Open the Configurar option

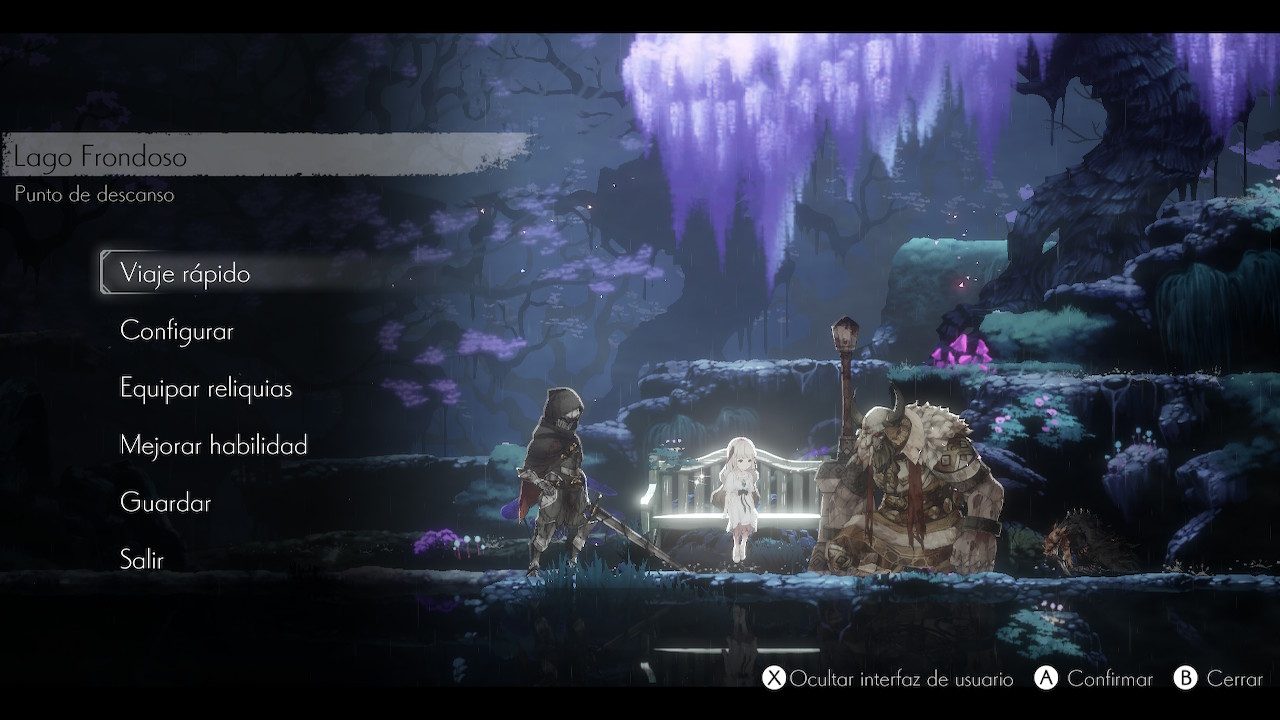pos(177,331)
